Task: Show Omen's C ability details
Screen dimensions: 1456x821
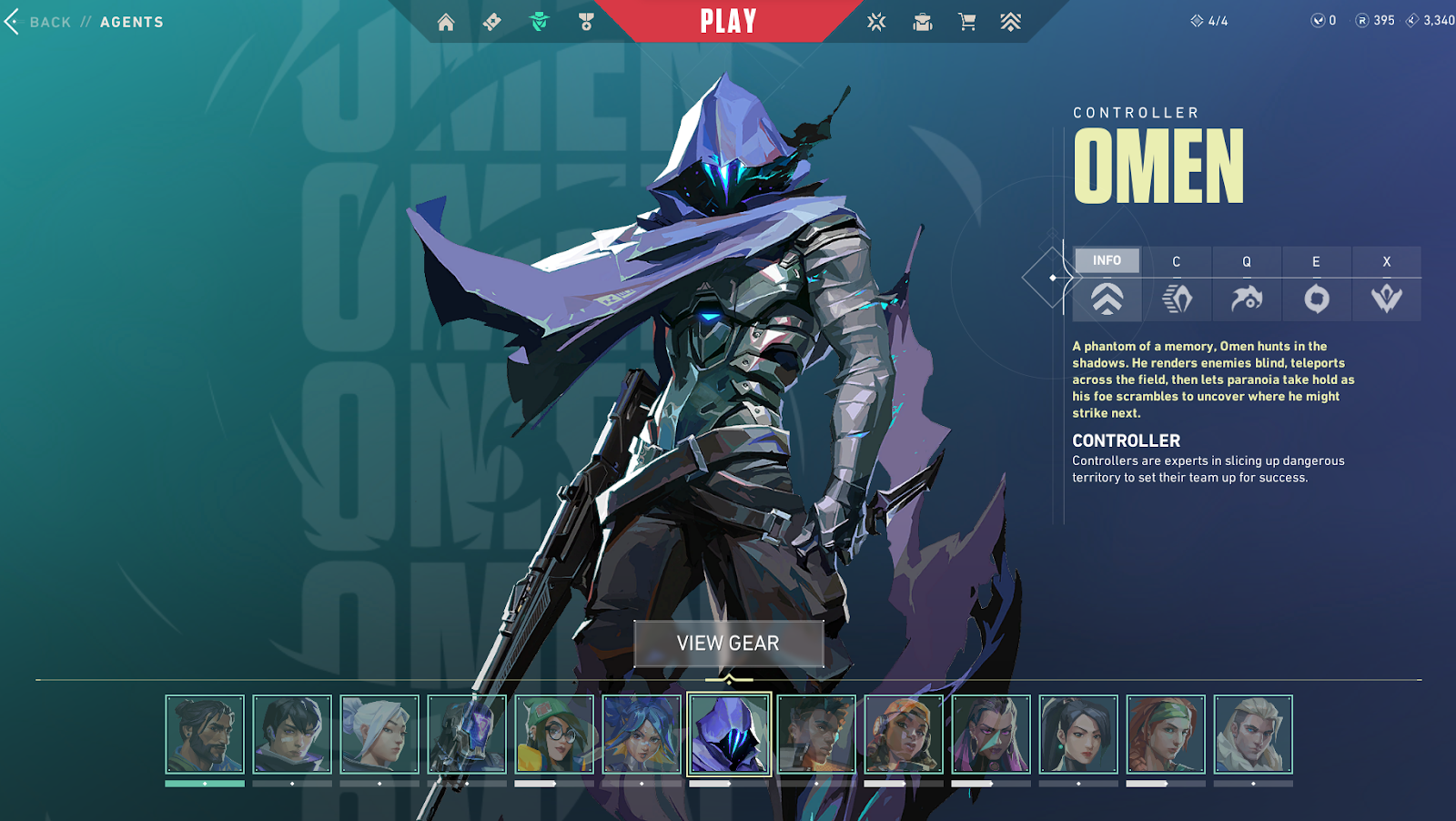Action: tap(1177, 284)
